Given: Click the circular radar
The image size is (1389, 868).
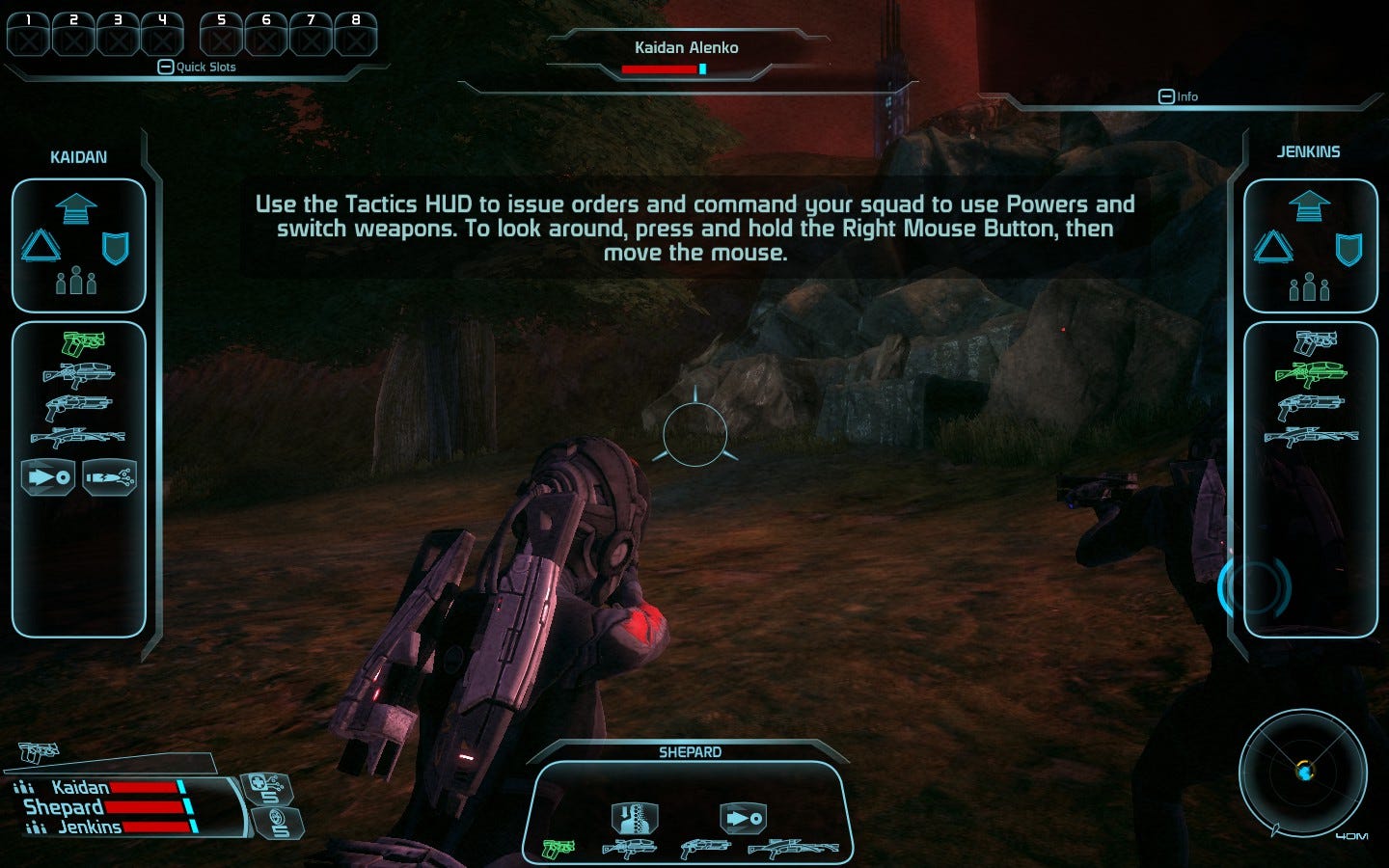Looking at the screenshot, I should (x=1303, y=772).
